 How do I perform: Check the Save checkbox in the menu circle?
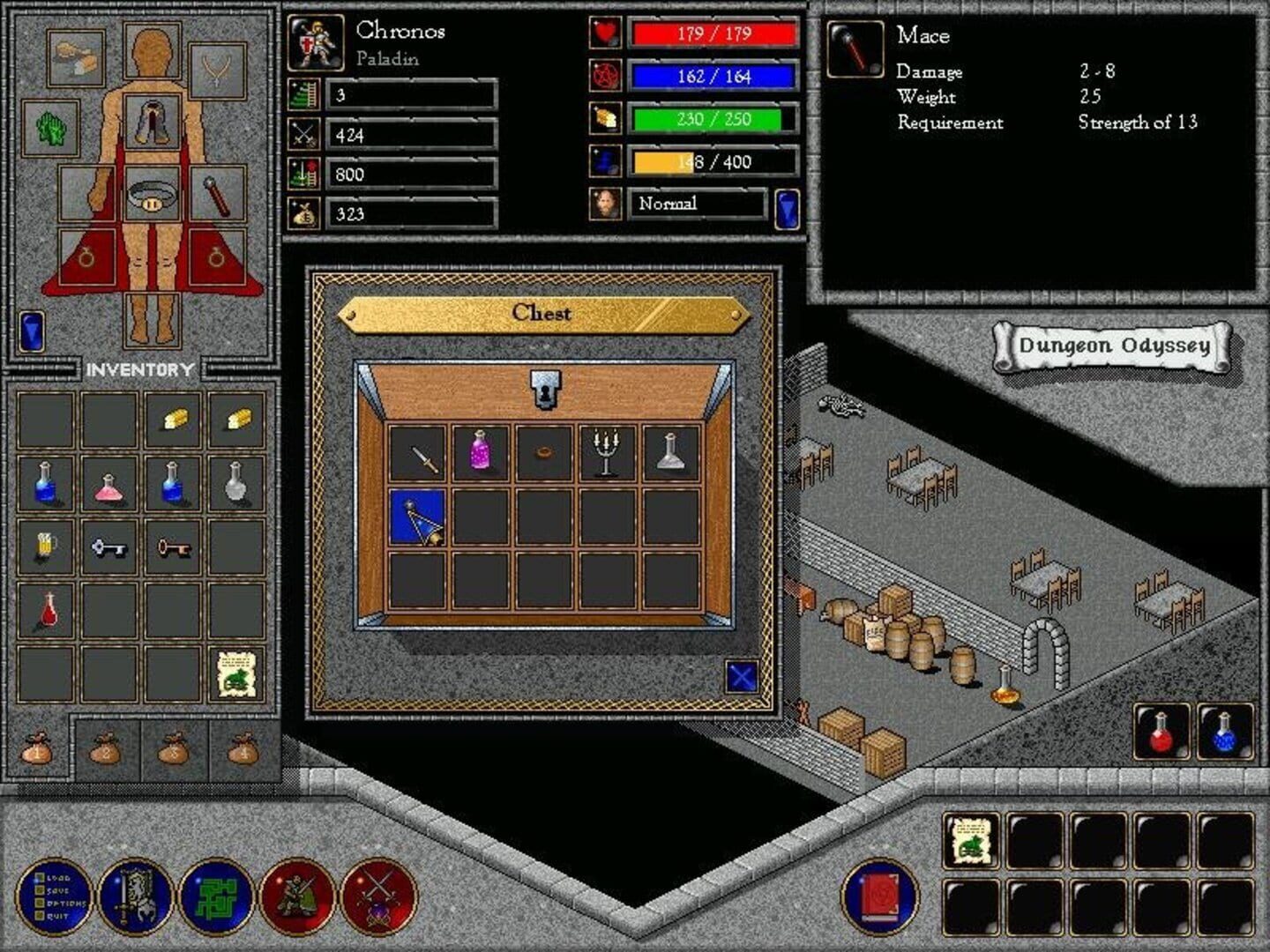coord(40,890)
